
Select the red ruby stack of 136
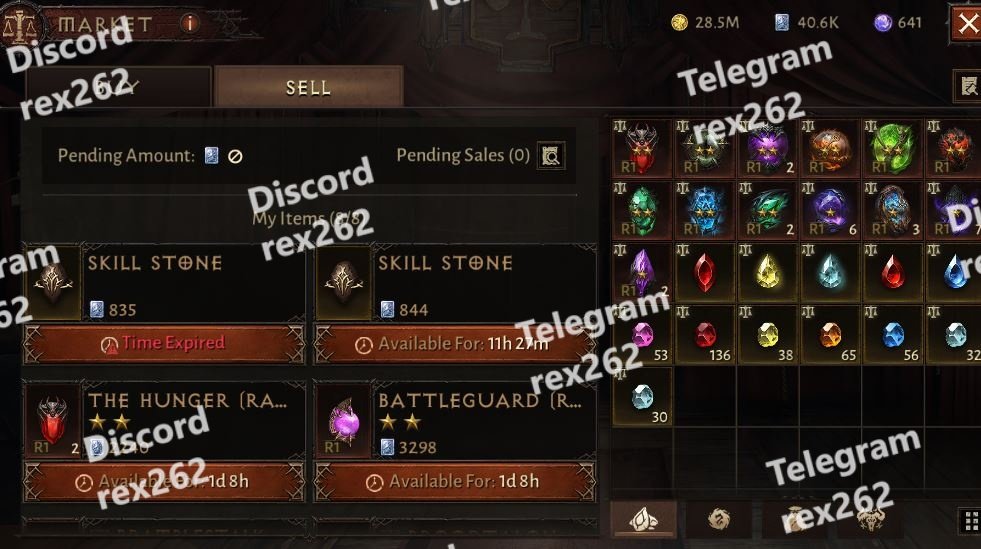[705, 335]
